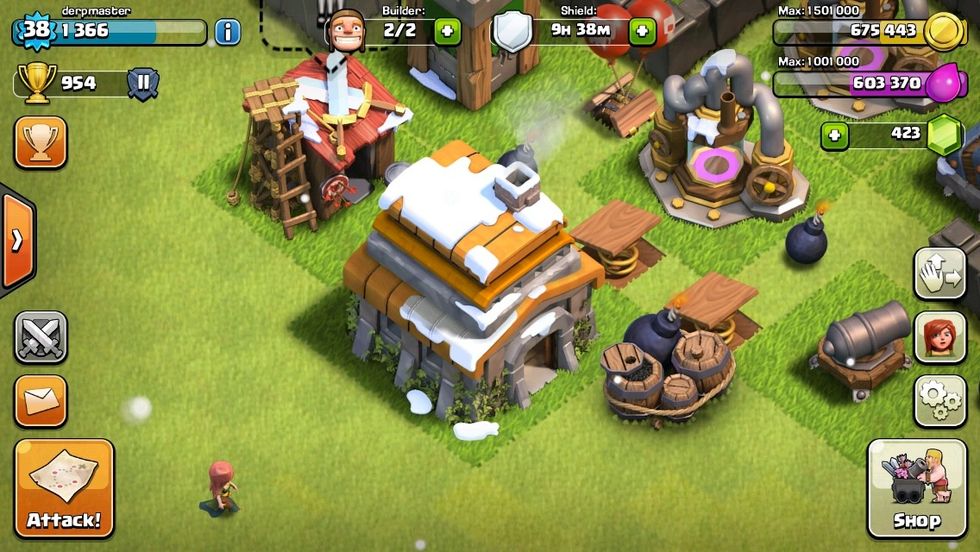
Task: Open the Shop
Action: click(x=916, y=487)
